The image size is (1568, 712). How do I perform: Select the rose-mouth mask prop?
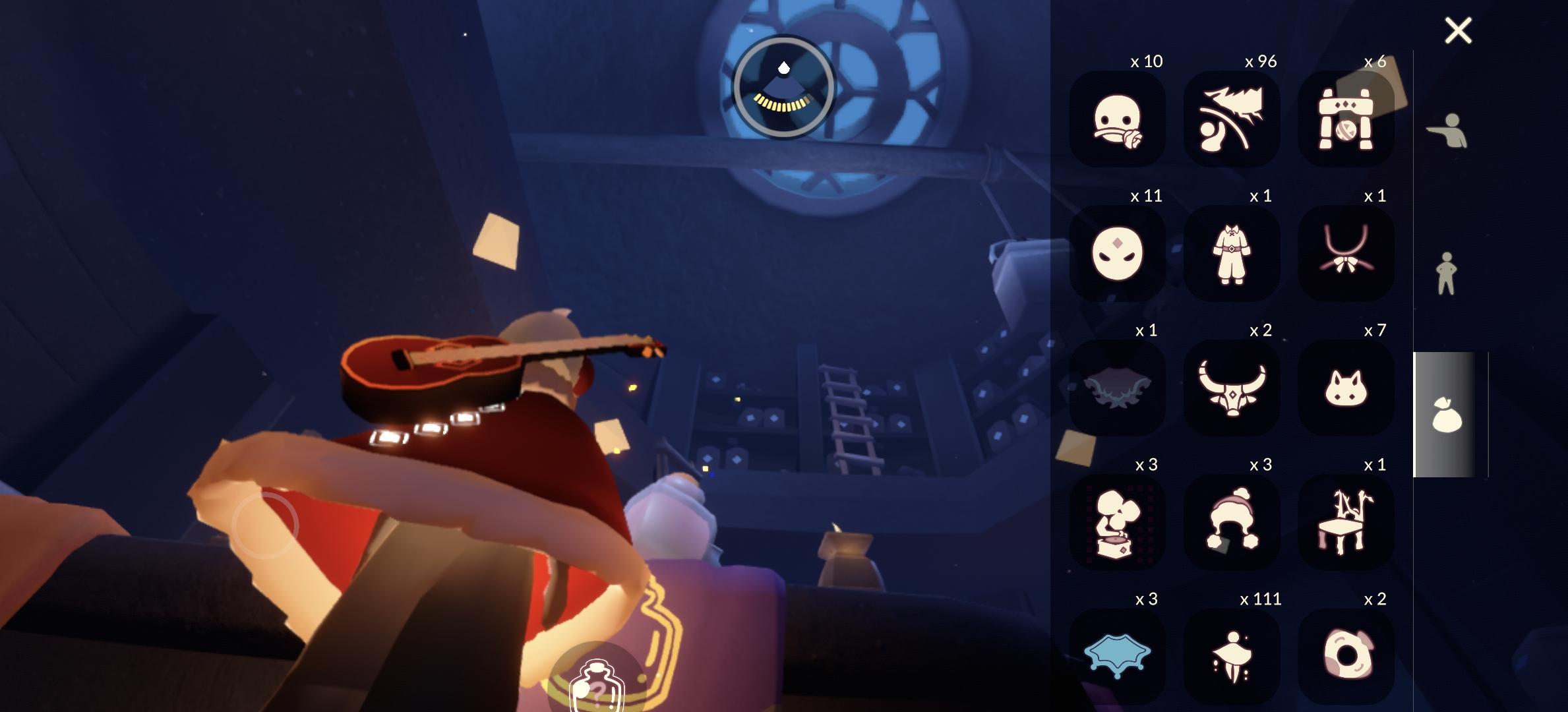pos(1119,118)
